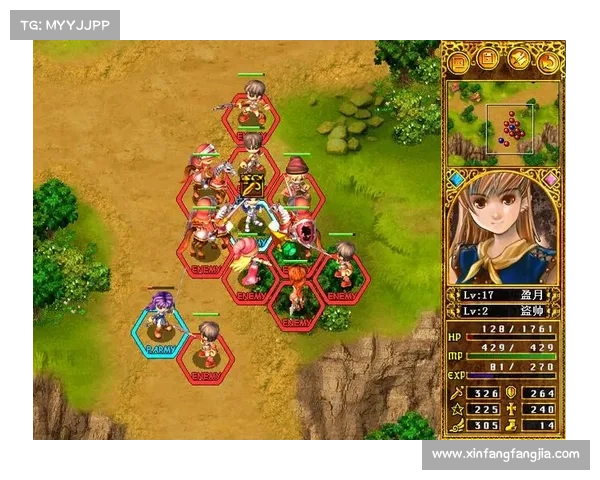The height and width of the screenshot is (480, 600).
Task: Open the crossed scrolls menu button
Action: [519, 60]
